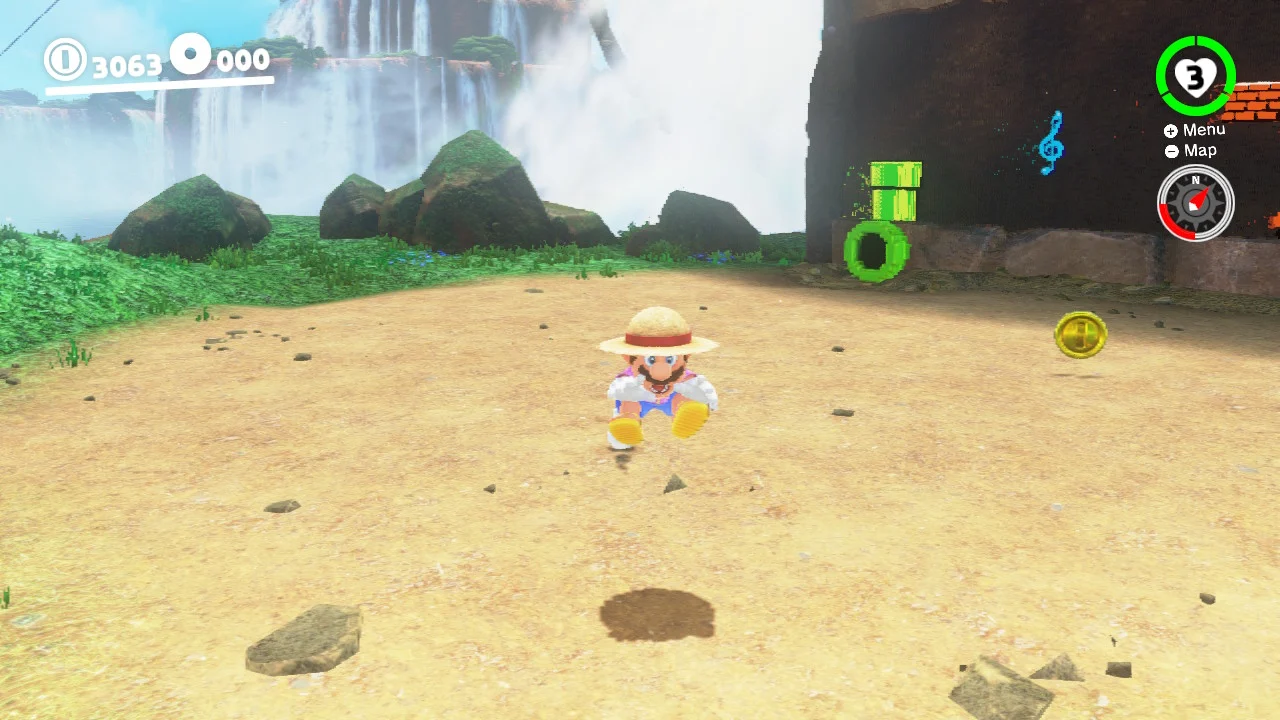This screenshot has height=720, width=1280.
Task: Show the Map
Action: click(1191, 151)
